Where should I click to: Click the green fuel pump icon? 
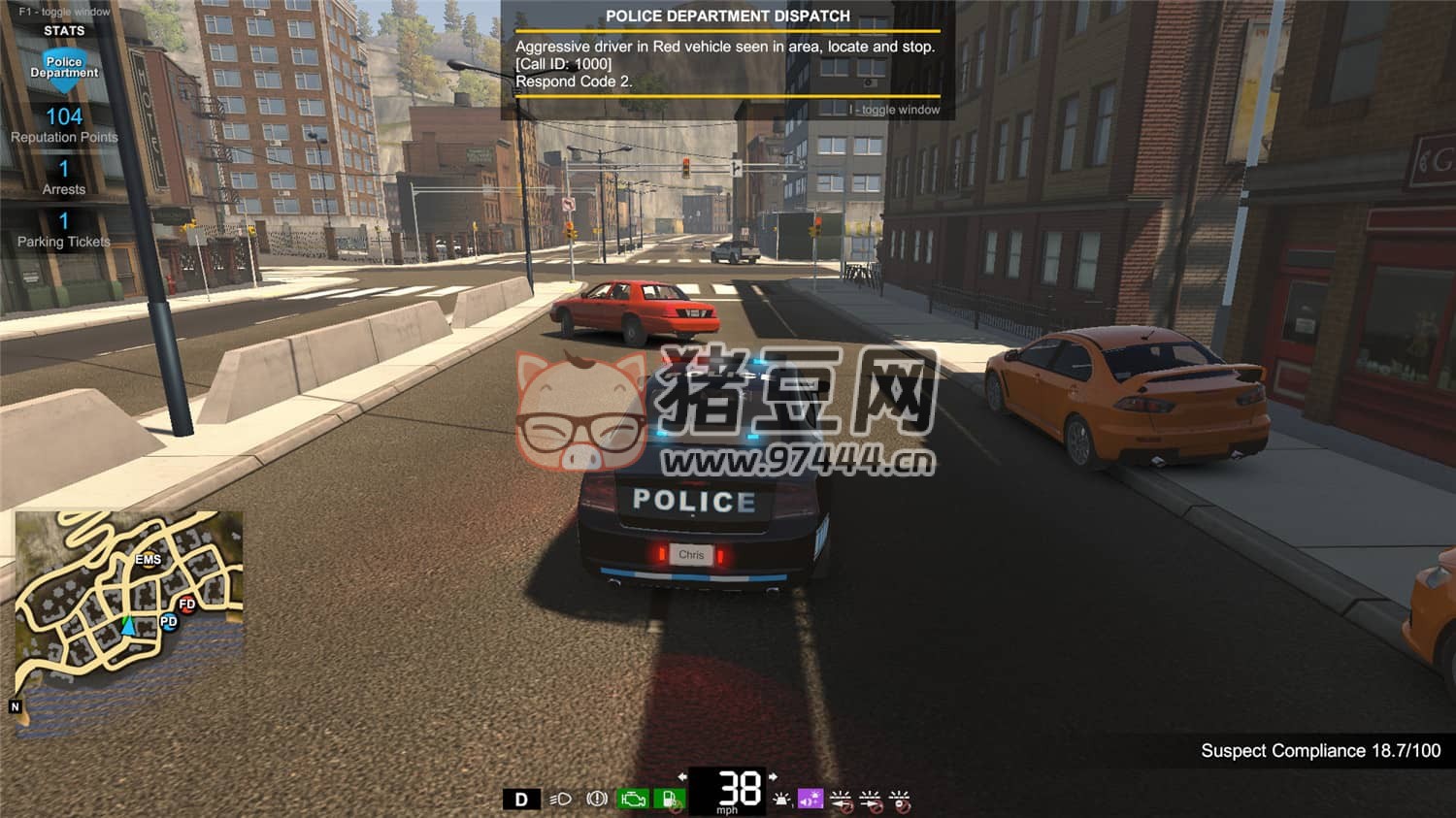[670, 800]
